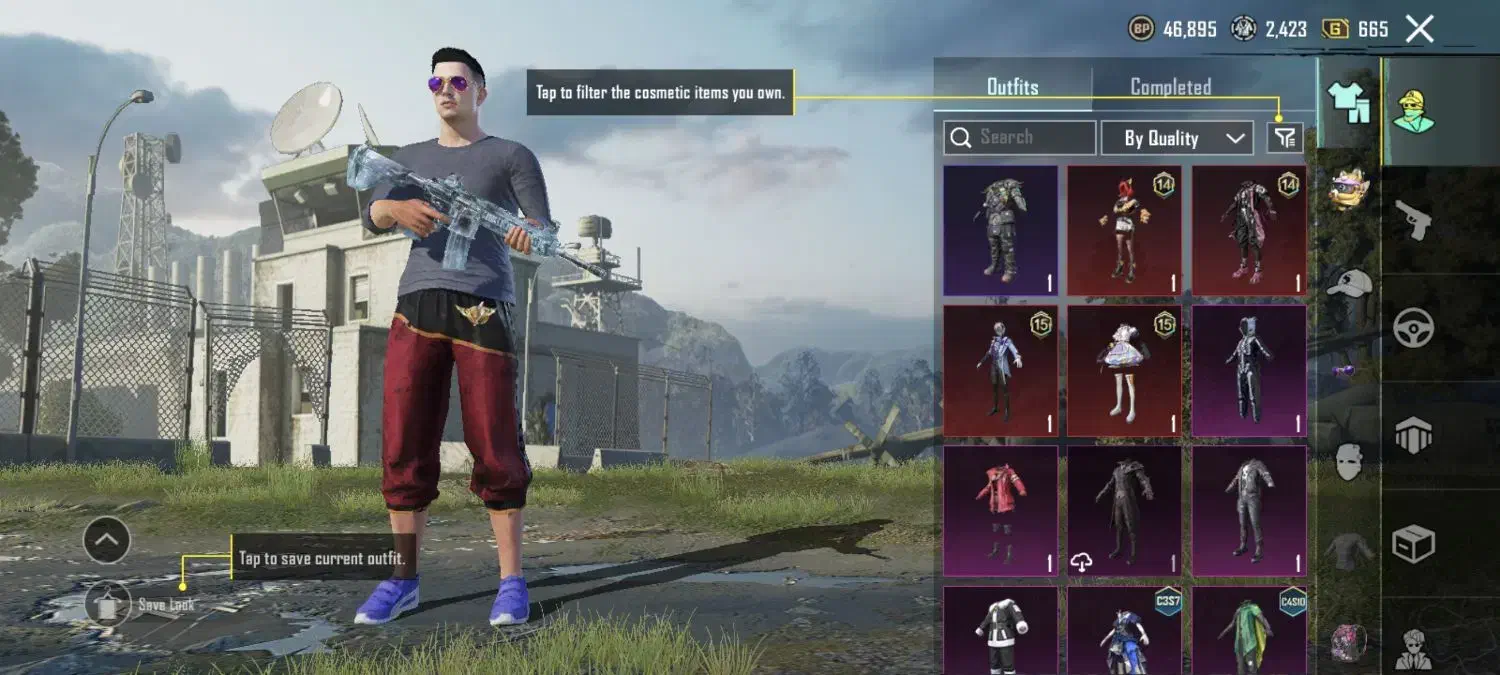Open the By Quality sorting dropdown
The image size is (1500, 675).
[1177, 138]
